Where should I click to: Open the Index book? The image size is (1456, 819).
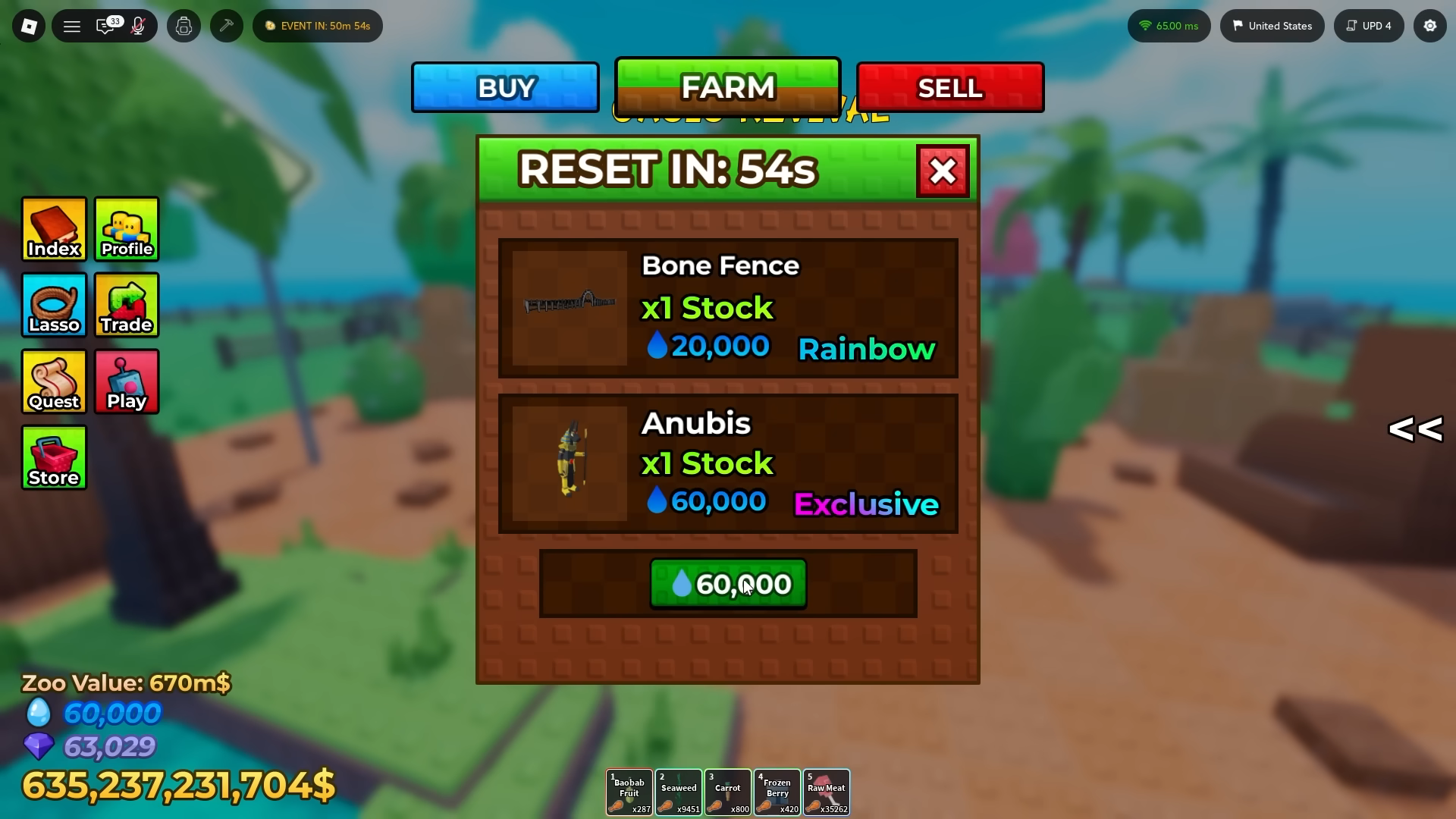coord(54,229)
